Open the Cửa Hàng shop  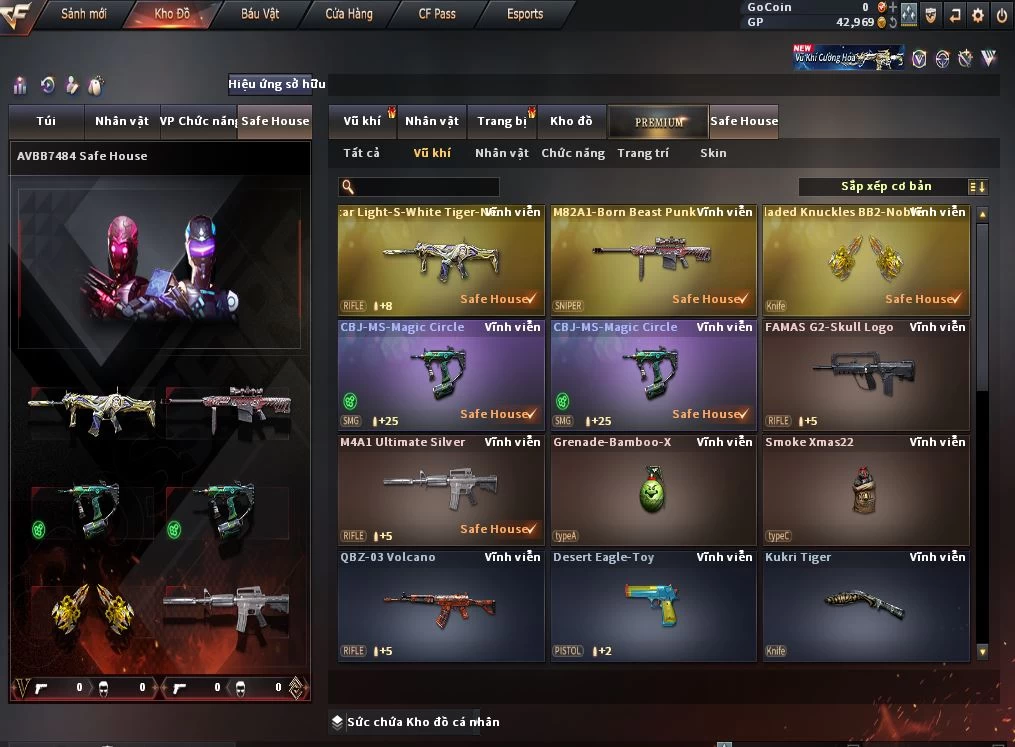coord(349,14)
